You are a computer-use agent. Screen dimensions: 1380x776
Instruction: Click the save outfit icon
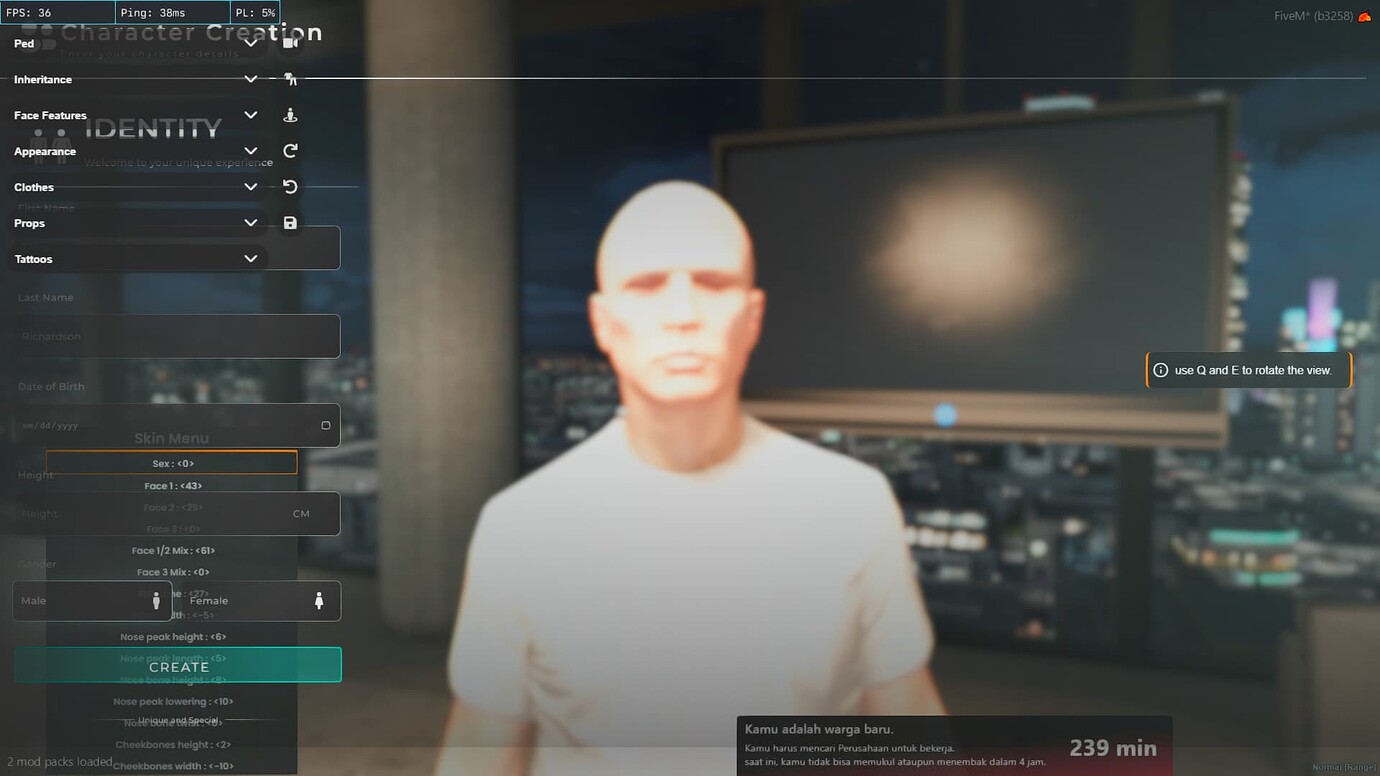(x=290, y=222)
